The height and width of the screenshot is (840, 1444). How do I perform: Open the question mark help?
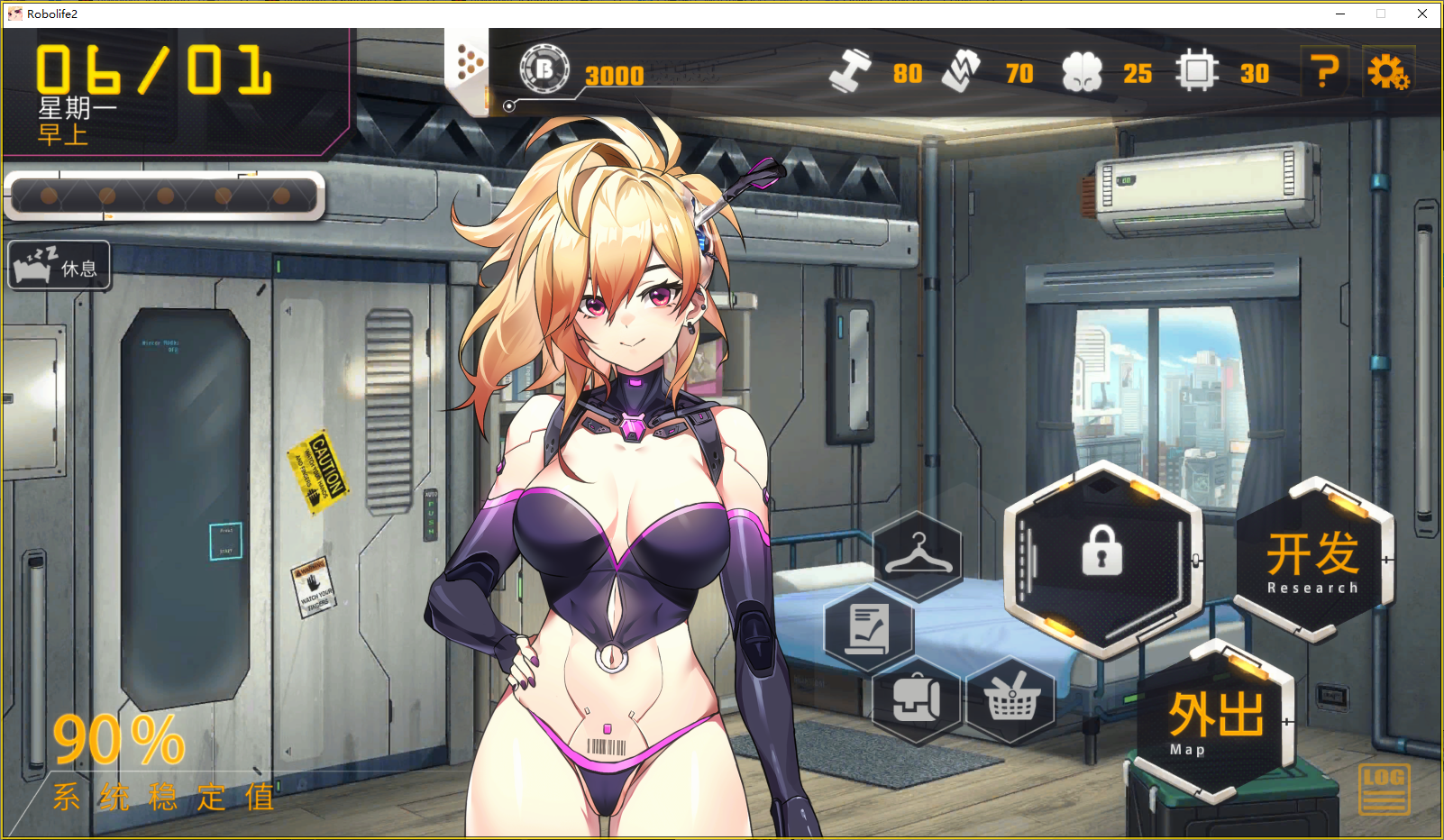click(1323, 71)
